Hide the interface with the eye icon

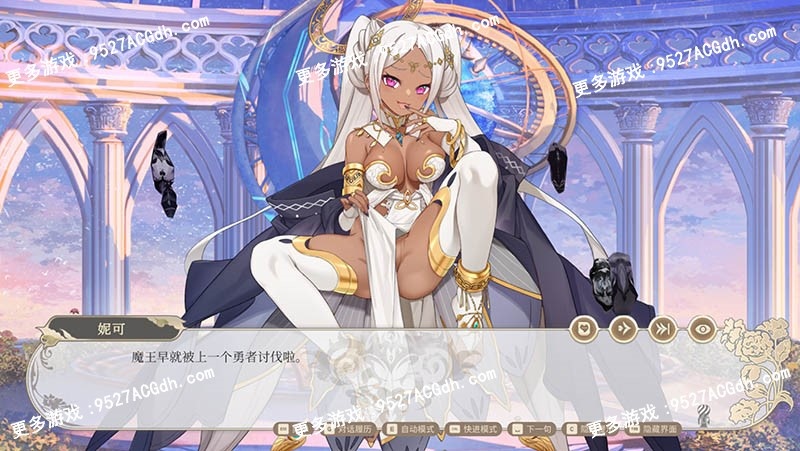(702, 329)
